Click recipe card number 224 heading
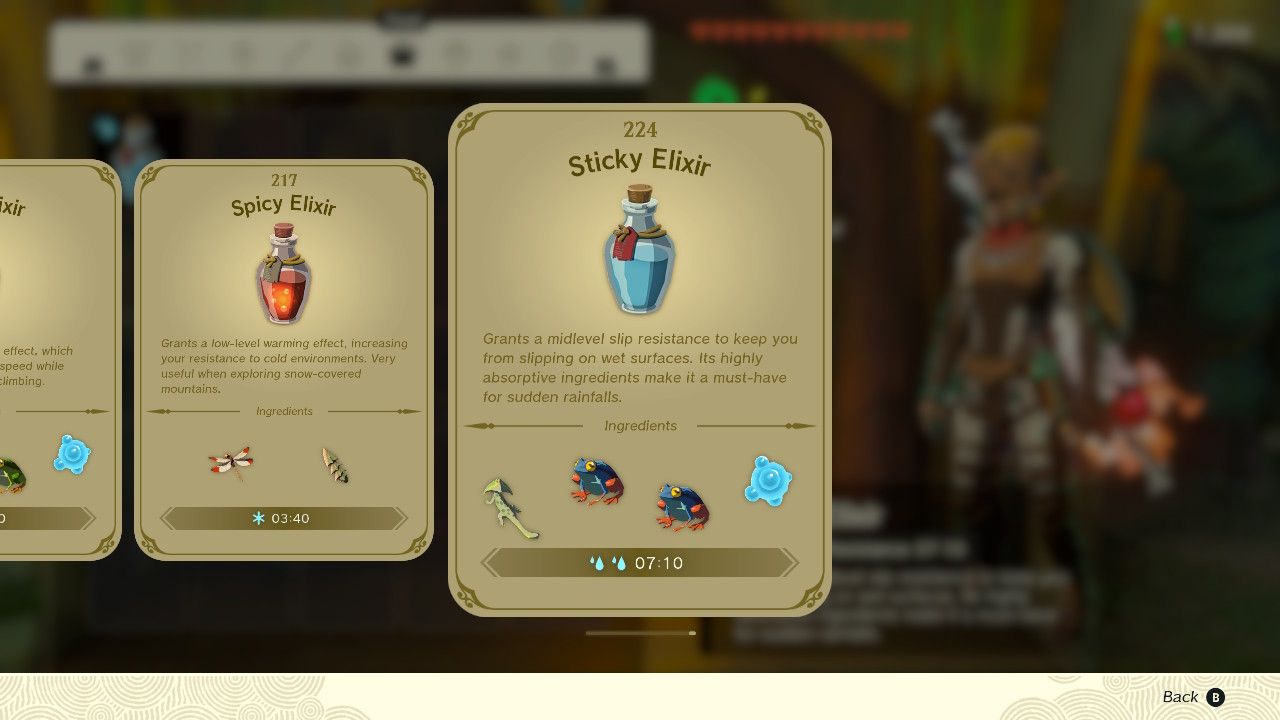1280x720 pixels. [639, 130]
